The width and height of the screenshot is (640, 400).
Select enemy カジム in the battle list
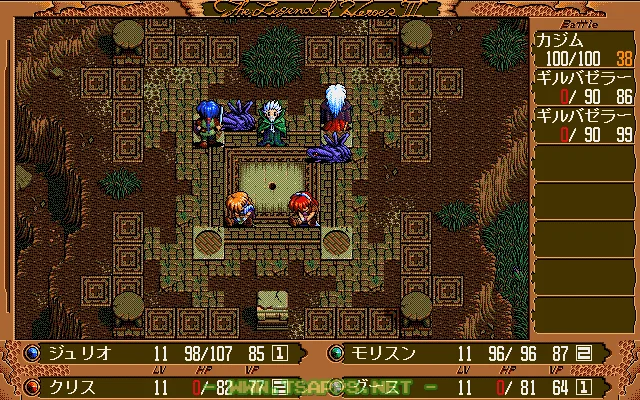pyautogui.click(x=581, y=47)
